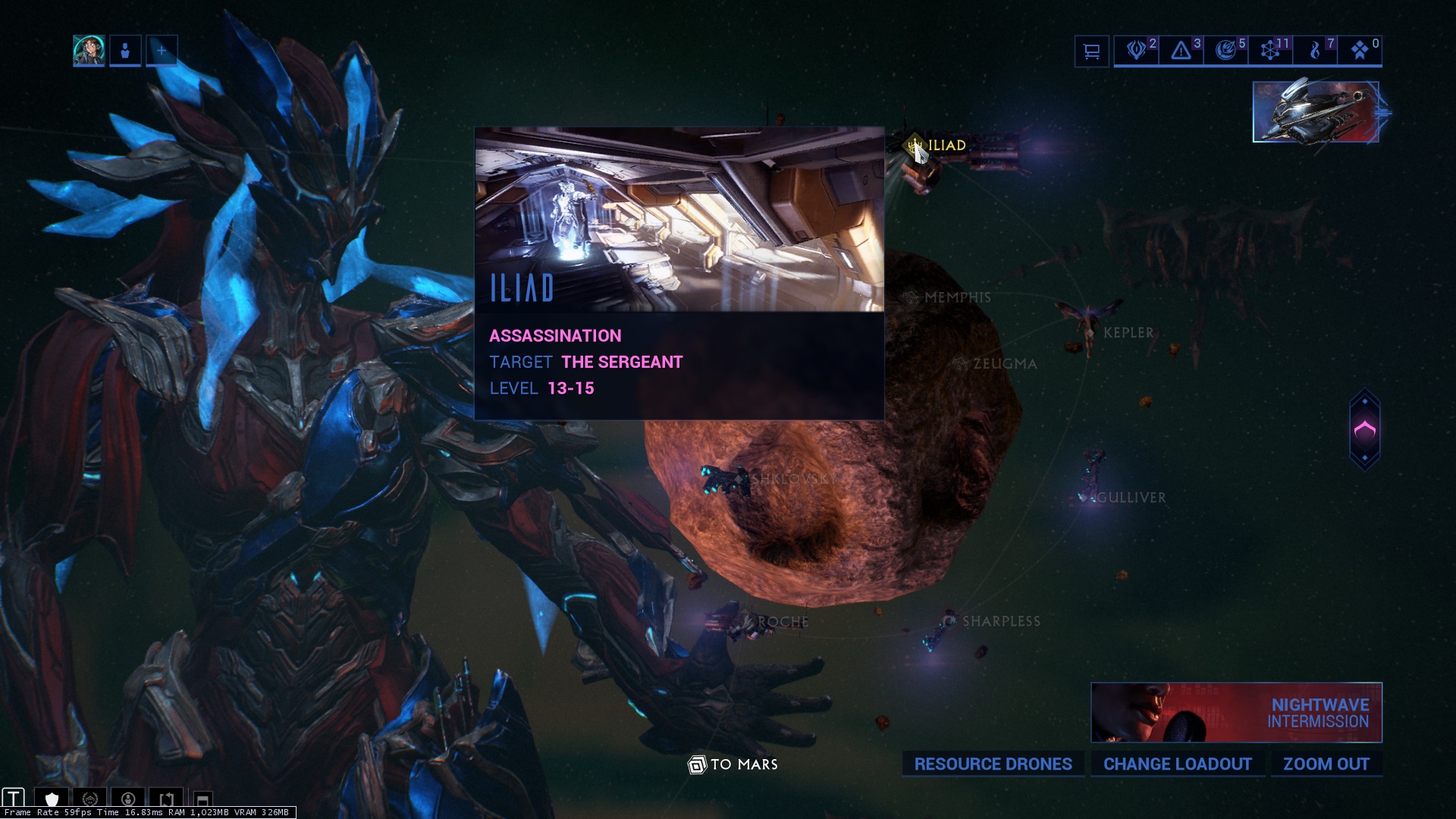Open the Invasions icon showing count 2
The height and width of the screenshot is (819, 1456).
pos(1136,51)
